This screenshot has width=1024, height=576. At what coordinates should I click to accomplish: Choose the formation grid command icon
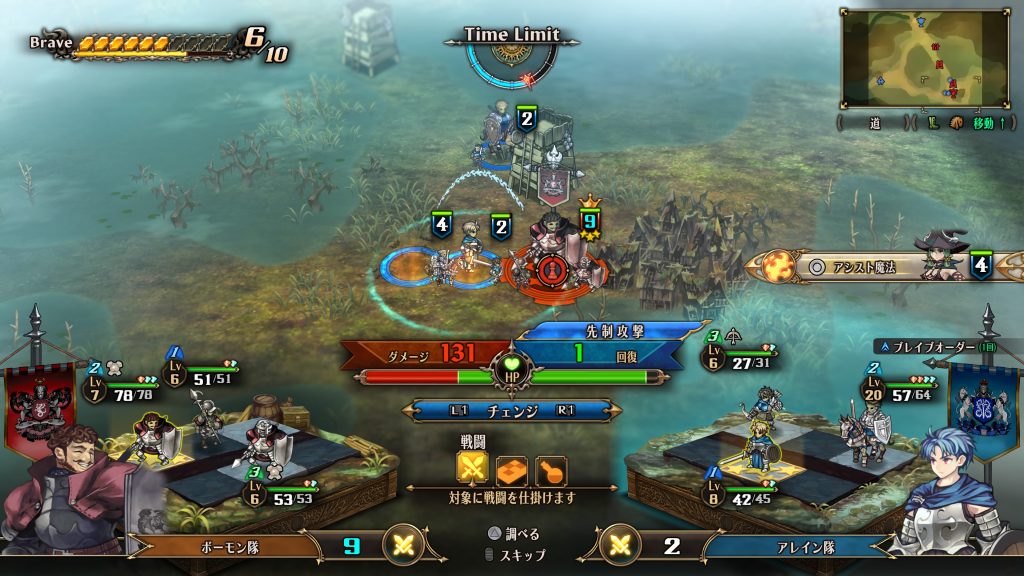511,467
